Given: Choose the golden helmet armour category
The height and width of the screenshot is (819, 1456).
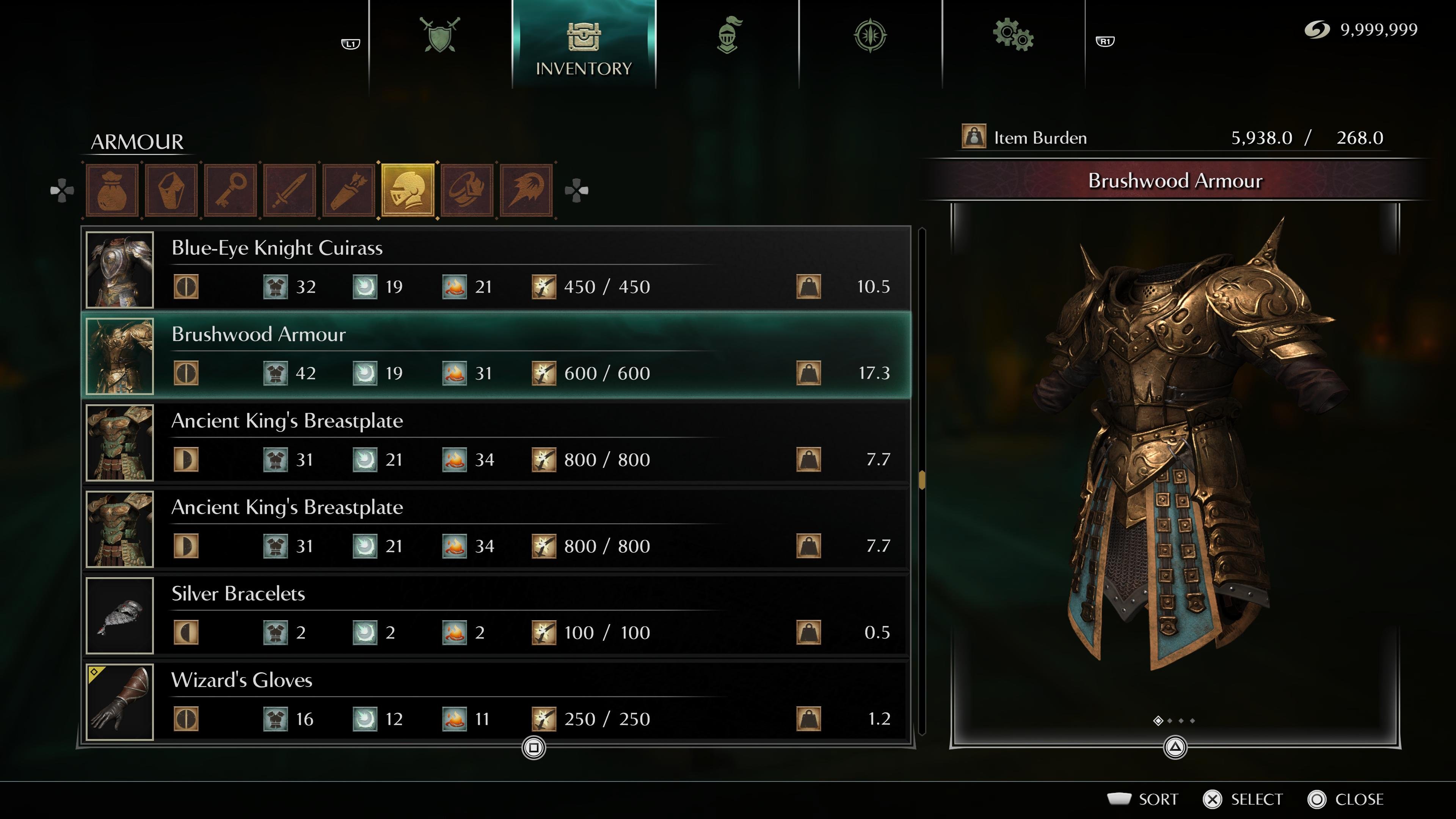Looking at the screenshot, I should [x=408, y=190].
